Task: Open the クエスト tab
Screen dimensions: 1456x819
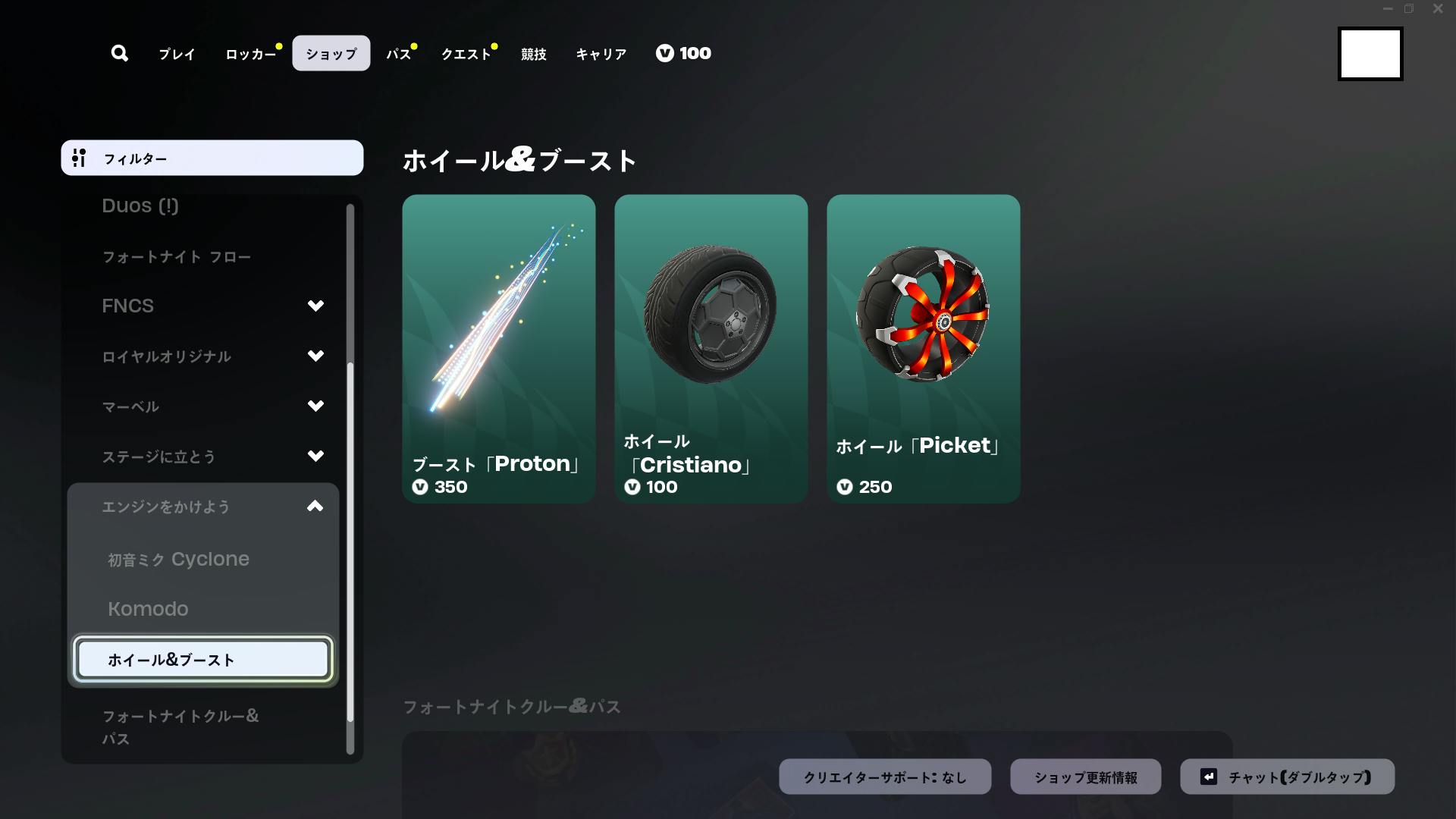Action: coord(465,53)
